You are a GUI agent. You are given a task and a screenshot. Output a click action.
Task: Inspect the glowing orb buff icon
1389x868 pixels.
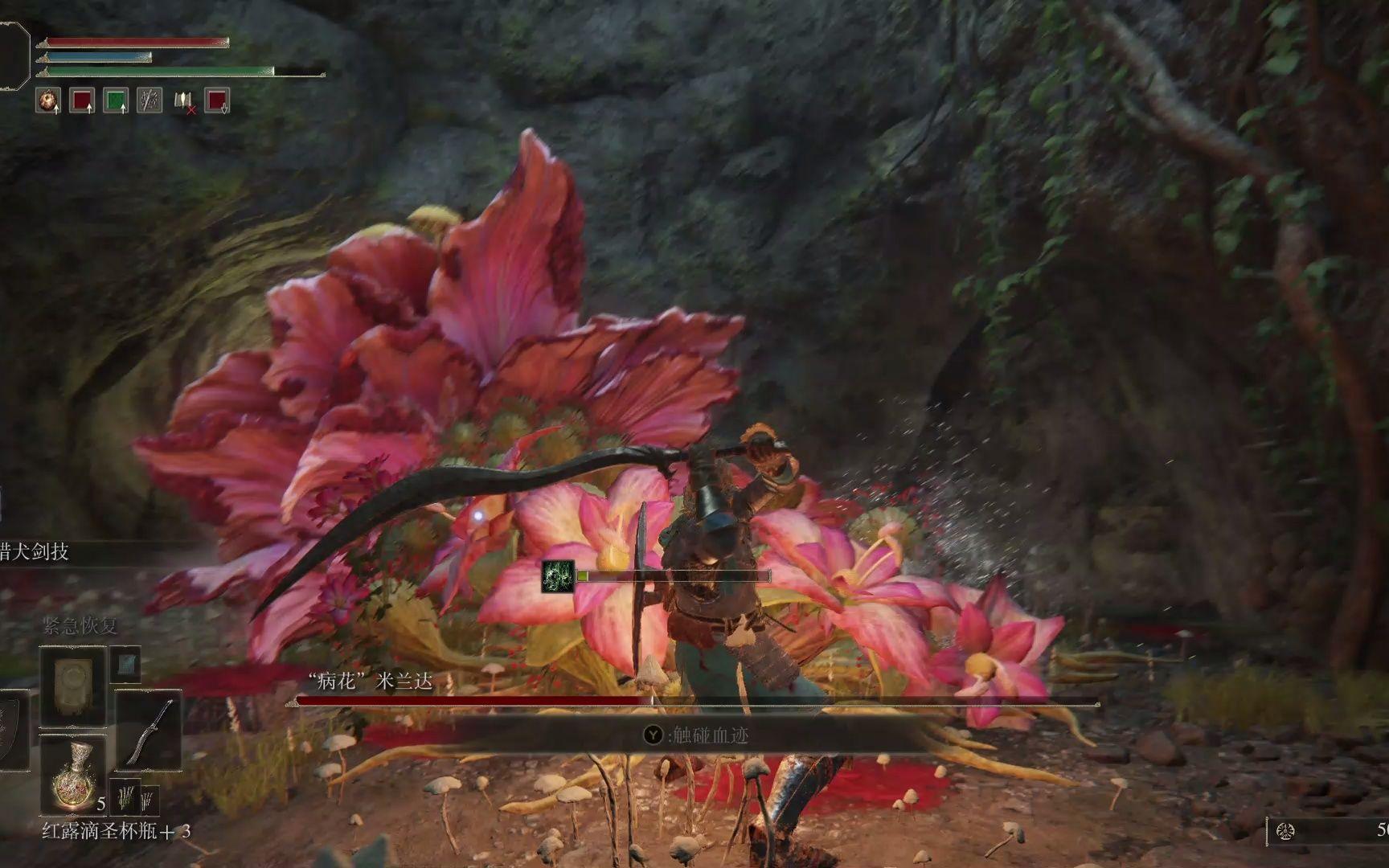coord(48,100)
